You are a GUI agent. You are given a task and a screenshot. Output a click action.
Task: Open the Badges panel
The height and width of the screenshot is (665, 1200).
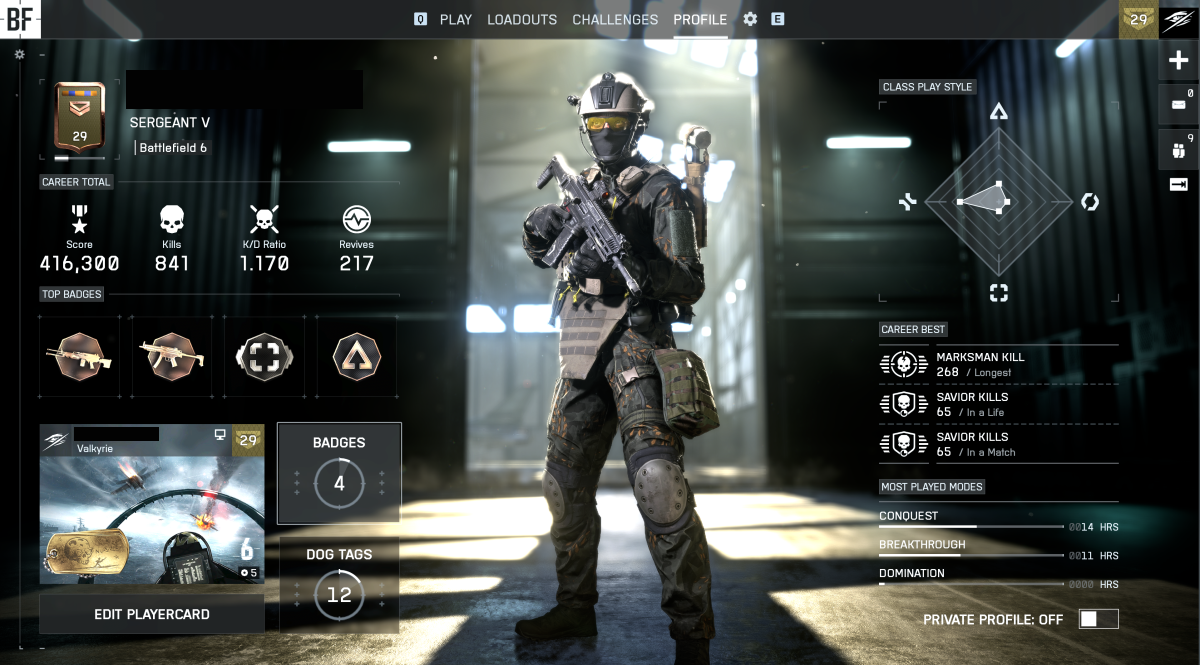(339, 473)
